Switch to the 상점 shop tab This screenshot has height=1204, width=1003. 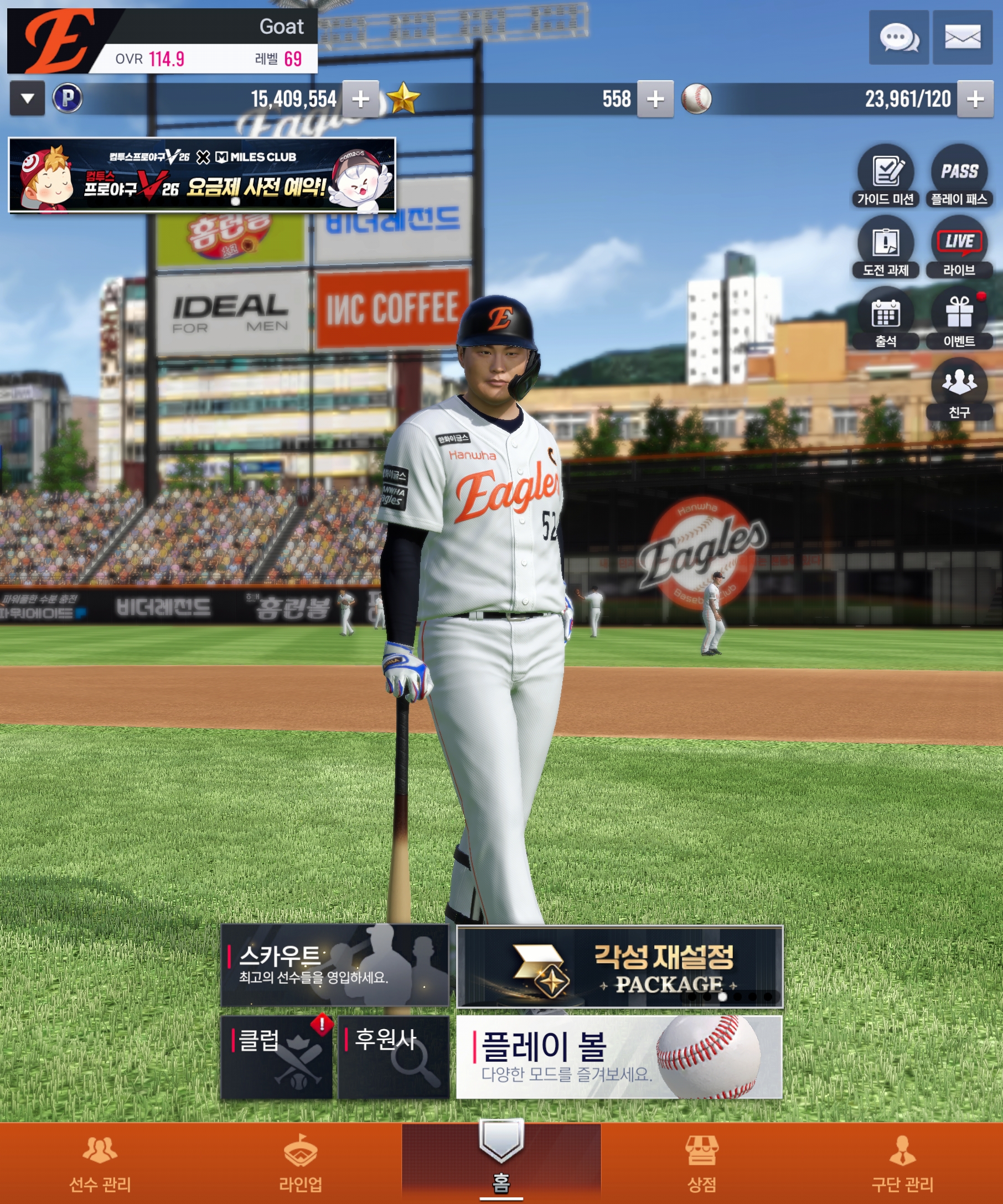pyautogui.click(x=701, y=1163)
